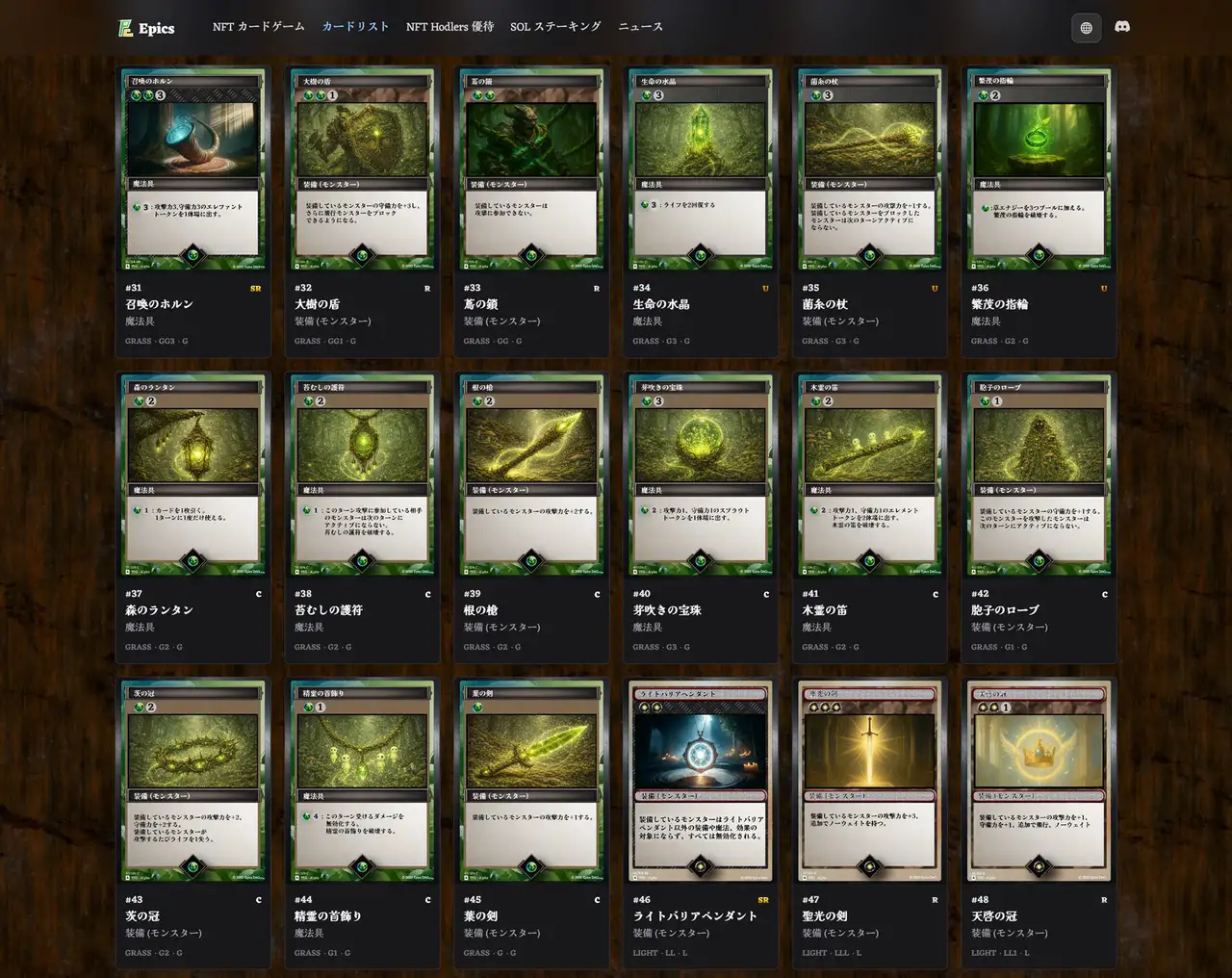This screenshot has width=1232, height=978.
Task: Click the 胞子のローブ card image
Action: point(1039,475)
